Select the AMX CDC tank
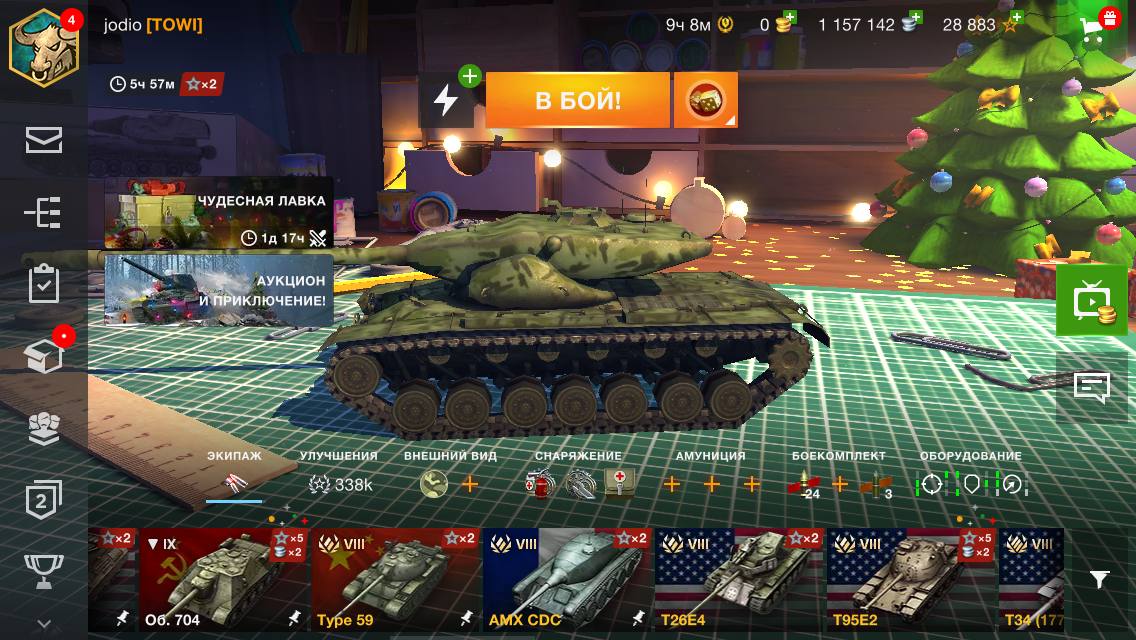Image resolution: width=1136 pixels, height=640 pixels. click(567, 579)
